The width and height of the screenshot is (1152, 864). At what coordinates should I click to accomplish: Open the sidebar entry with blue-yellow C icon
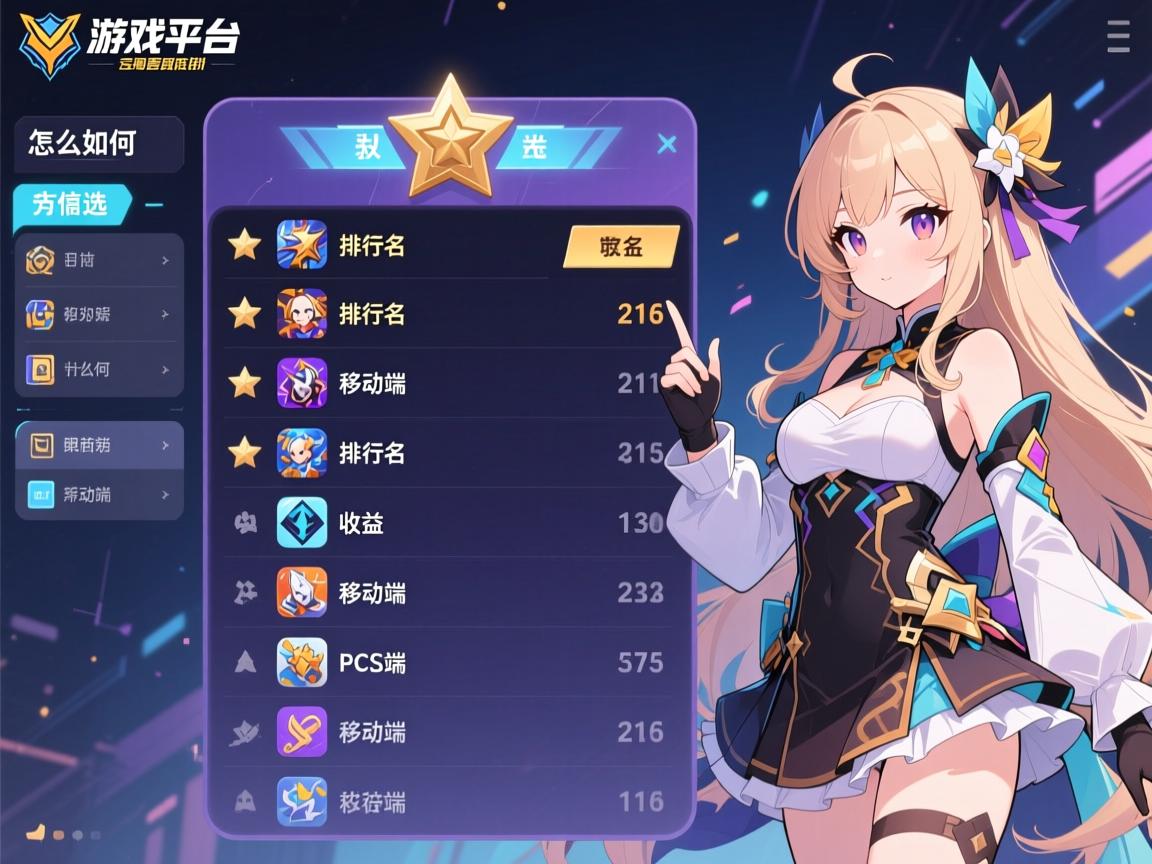[99, 314]
